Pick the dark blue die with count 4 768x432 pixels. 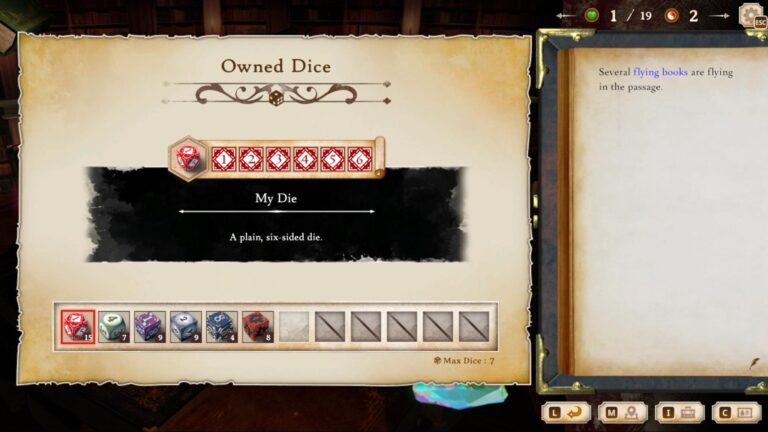[x=221, y=327]
